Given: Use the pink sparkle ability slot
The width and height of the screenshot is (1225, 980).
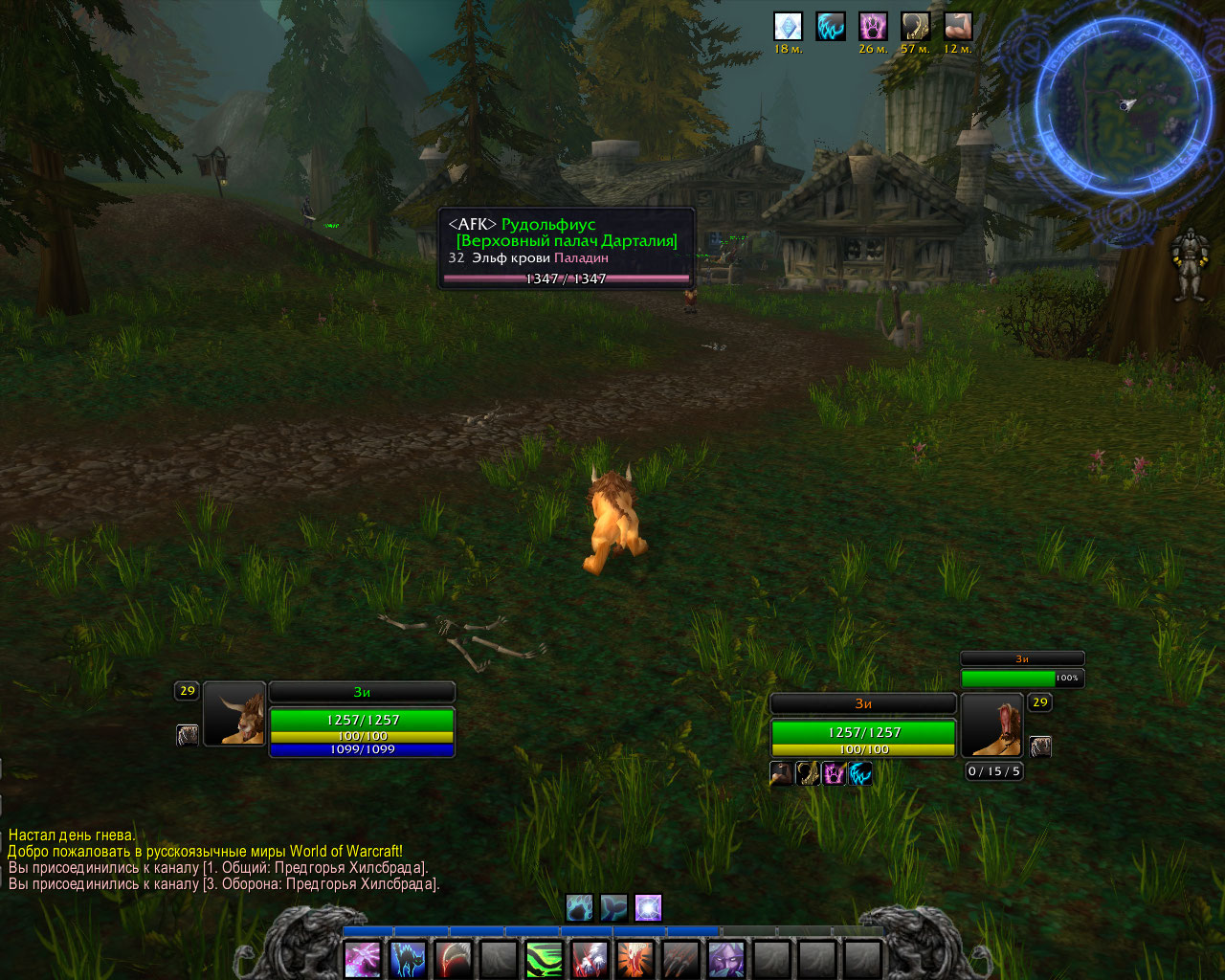Looking at the screenshot, I should tap(363, 958).
